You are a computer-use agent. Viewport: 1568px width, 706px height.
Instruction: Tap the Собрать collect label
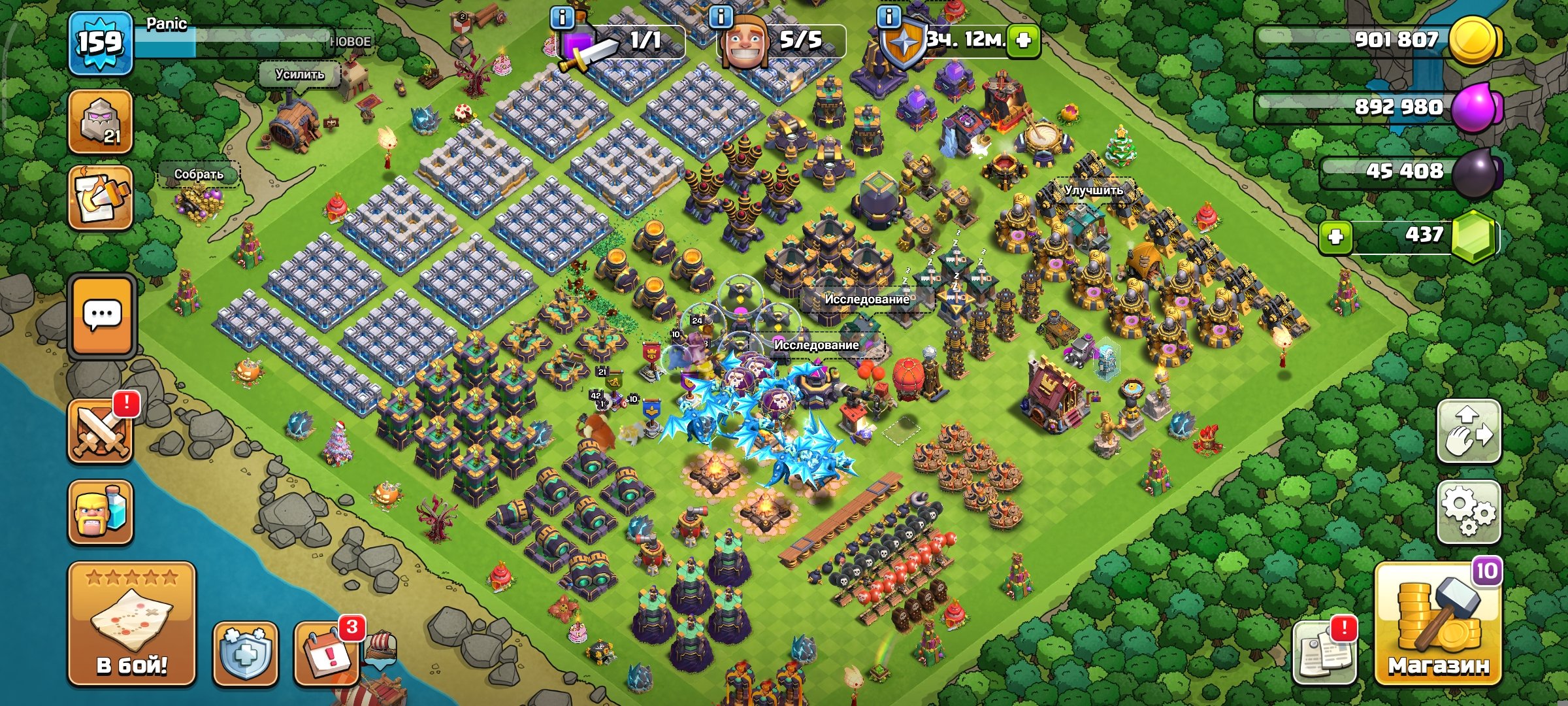(x=199, y=174)
